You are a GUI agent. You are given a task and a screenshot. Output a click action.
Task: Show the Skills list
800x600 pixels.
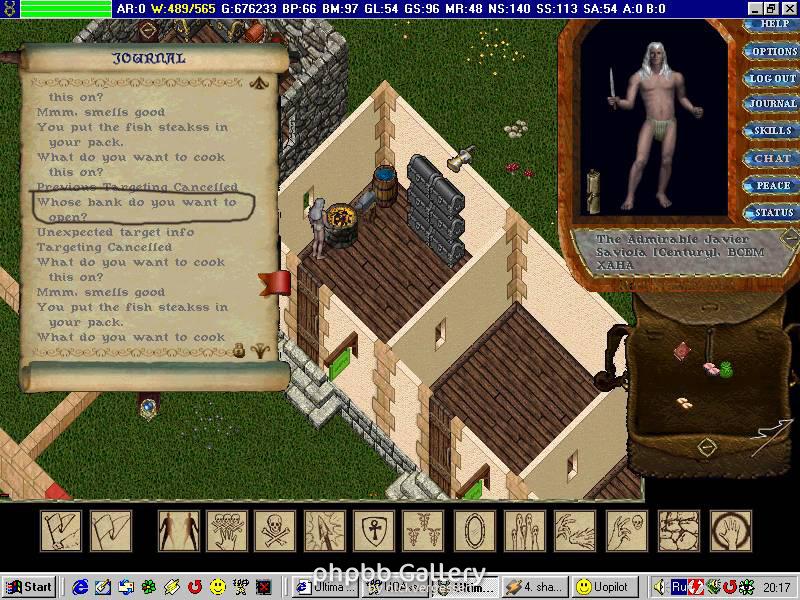point(773,131)
